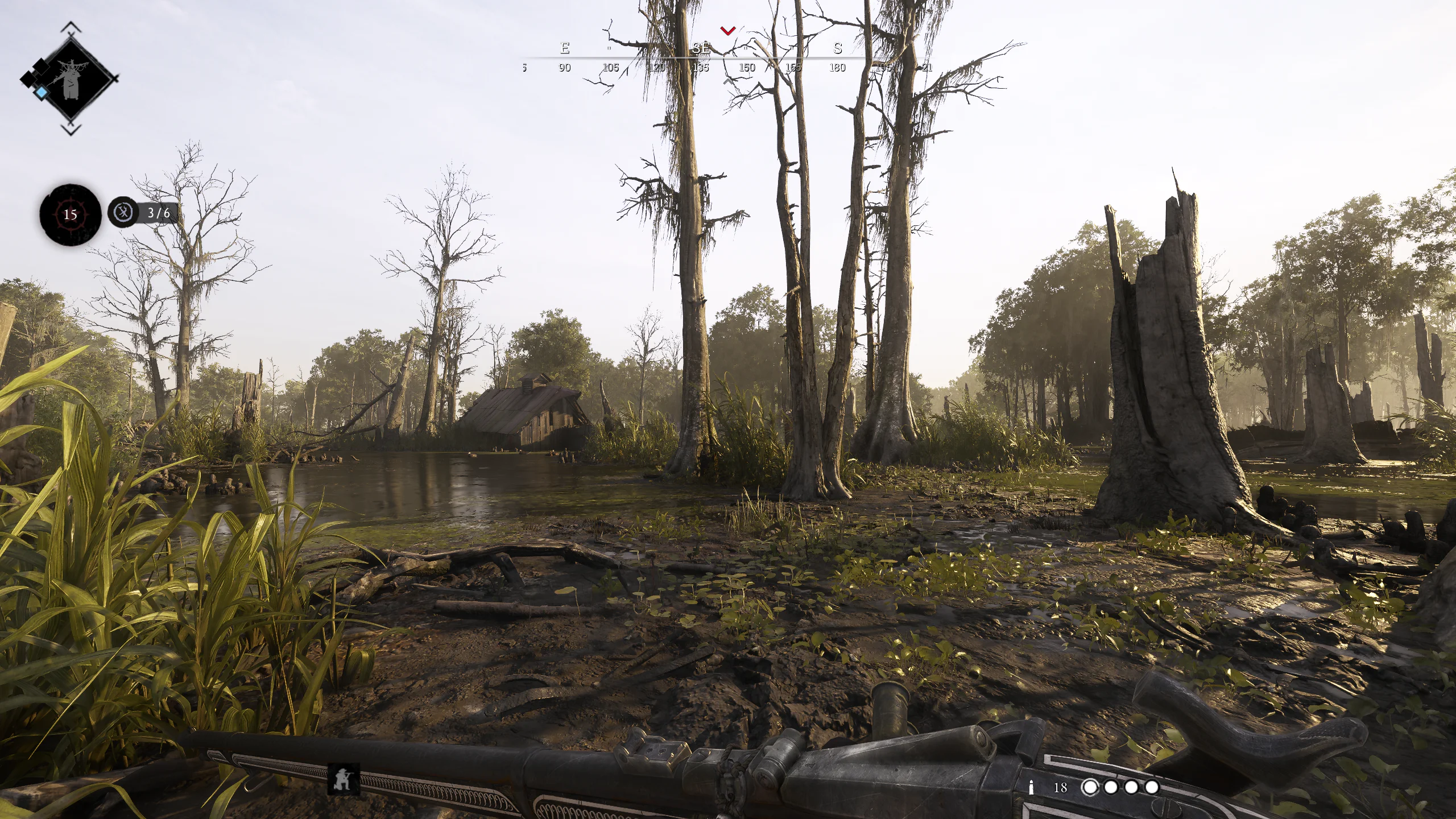The image size is (1456, 819).
Task: Collapse the downward chevron below the minimap diamond
Action: pyautogui.click(x=71, y=129)
